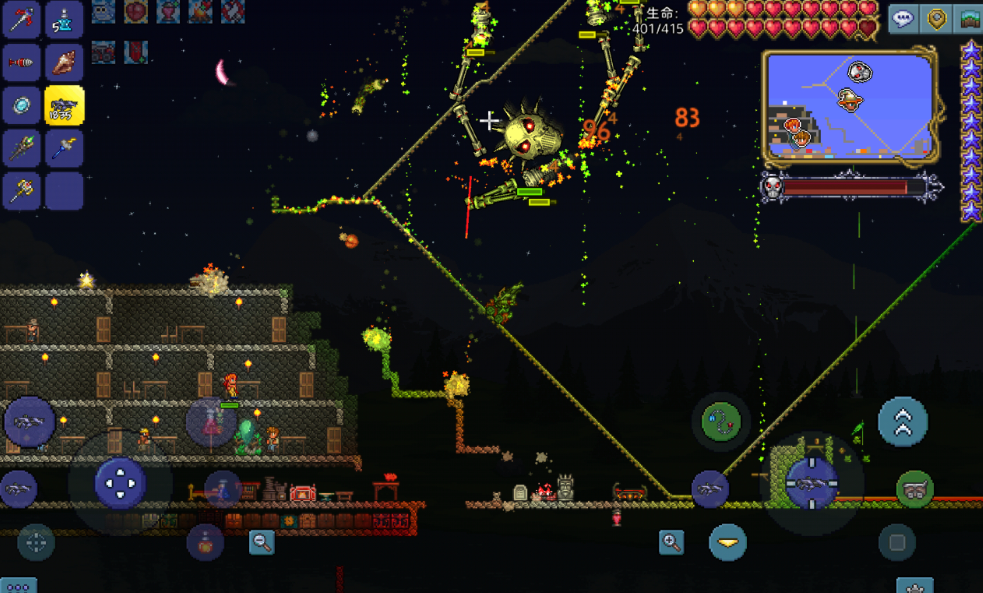Screen dimensions: 983x593
Task: Tap the double-chevron jump button
Action: click(x=902, y=421)
